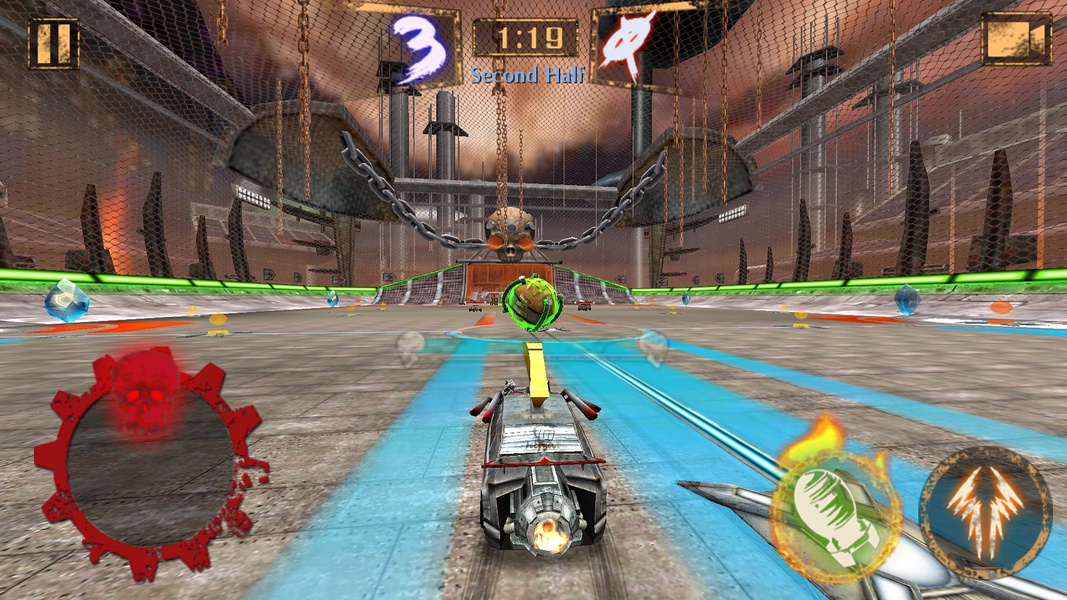
Task: Pause the match
Action: (53, 42)
